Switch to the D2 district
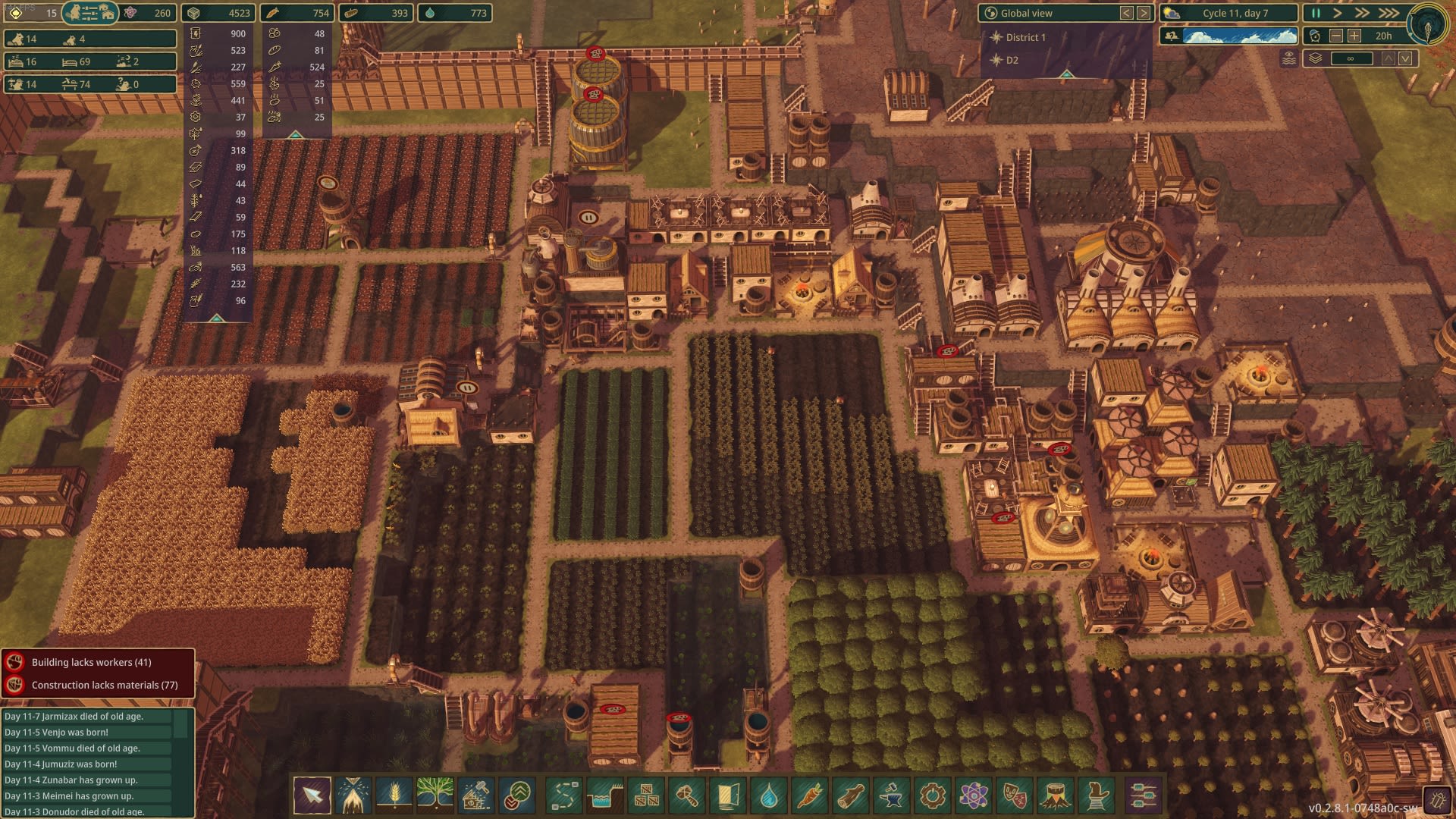This screenshot has height=819, width=1456. (x=1012, y=60)
